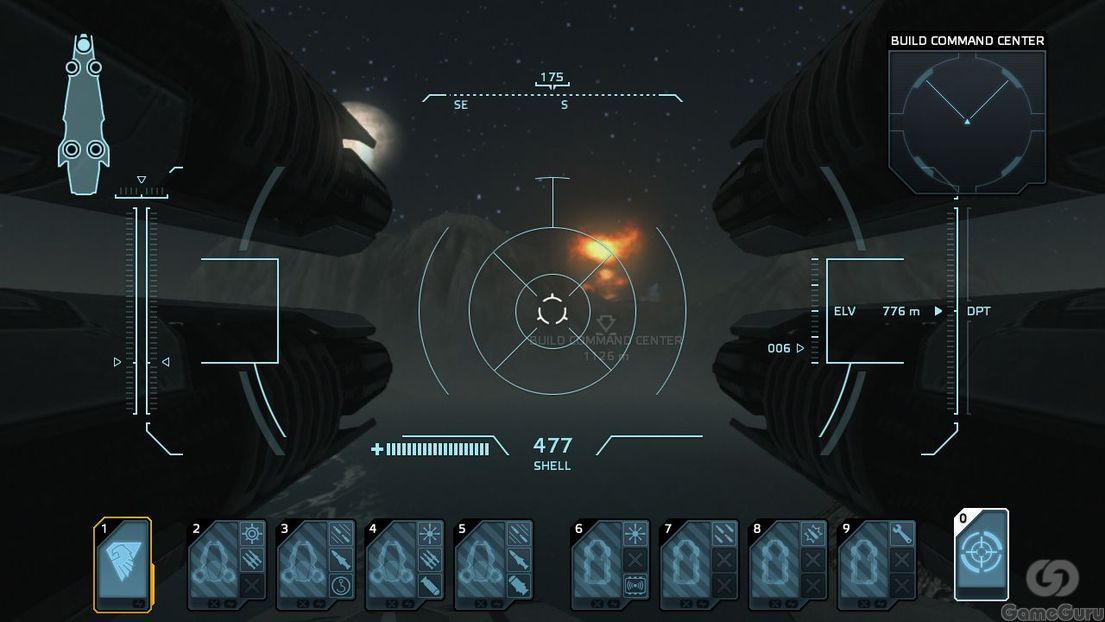Switch to aircraft unit slot 4
The height and width of the screenshot is (622, 1105).
391,565
